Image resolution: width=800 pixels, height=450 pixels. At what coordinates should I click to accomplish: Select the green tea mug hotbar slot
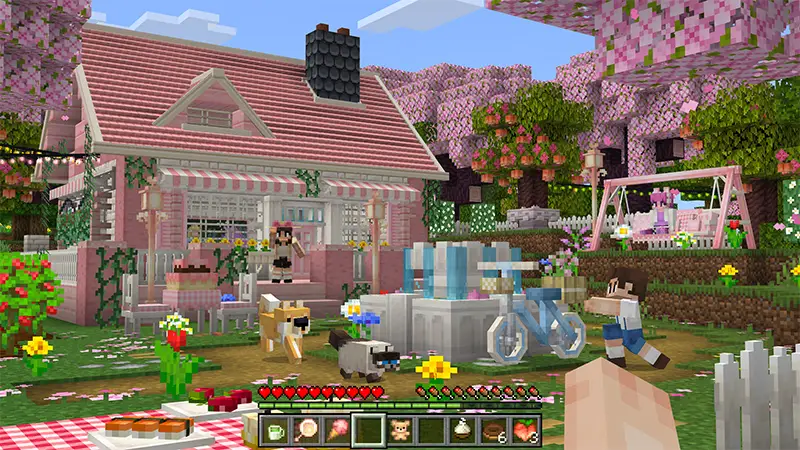click(x=275, y=431)
